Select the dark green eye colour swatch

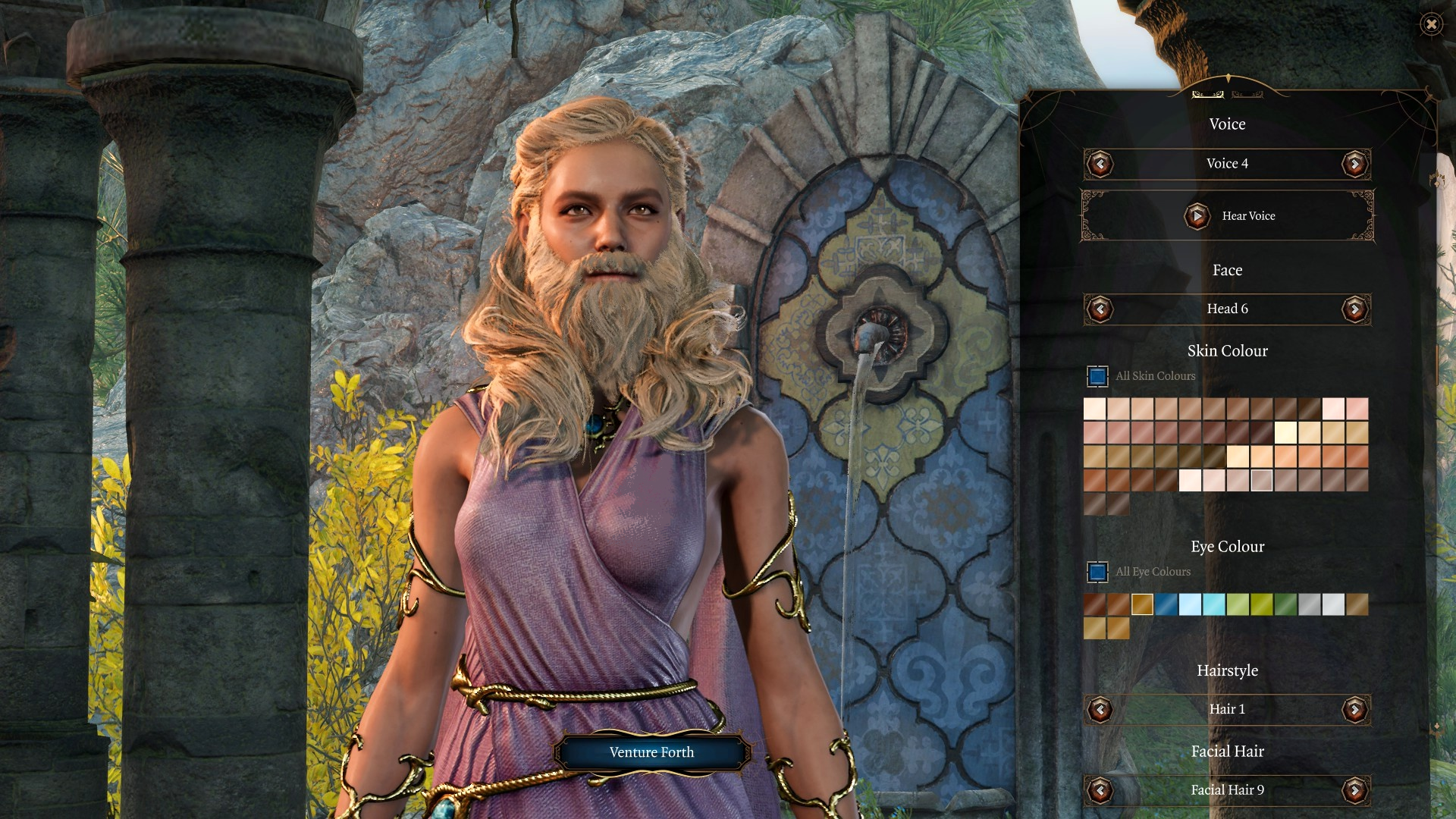coord(1285,604)
